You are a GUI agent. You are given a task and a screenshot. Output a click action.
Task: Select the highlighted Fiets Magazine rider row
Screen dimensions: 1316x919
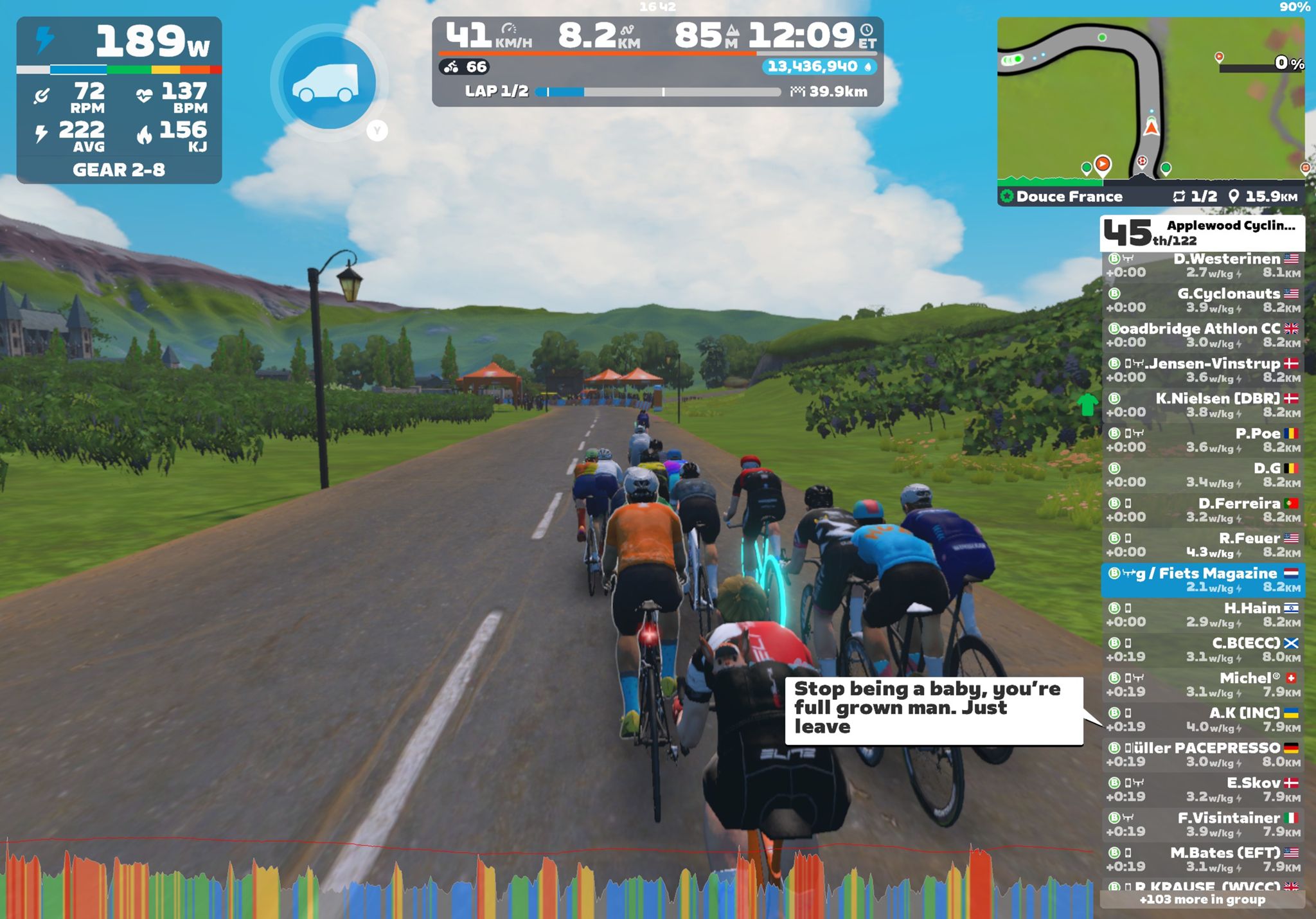pos(1202,580)
